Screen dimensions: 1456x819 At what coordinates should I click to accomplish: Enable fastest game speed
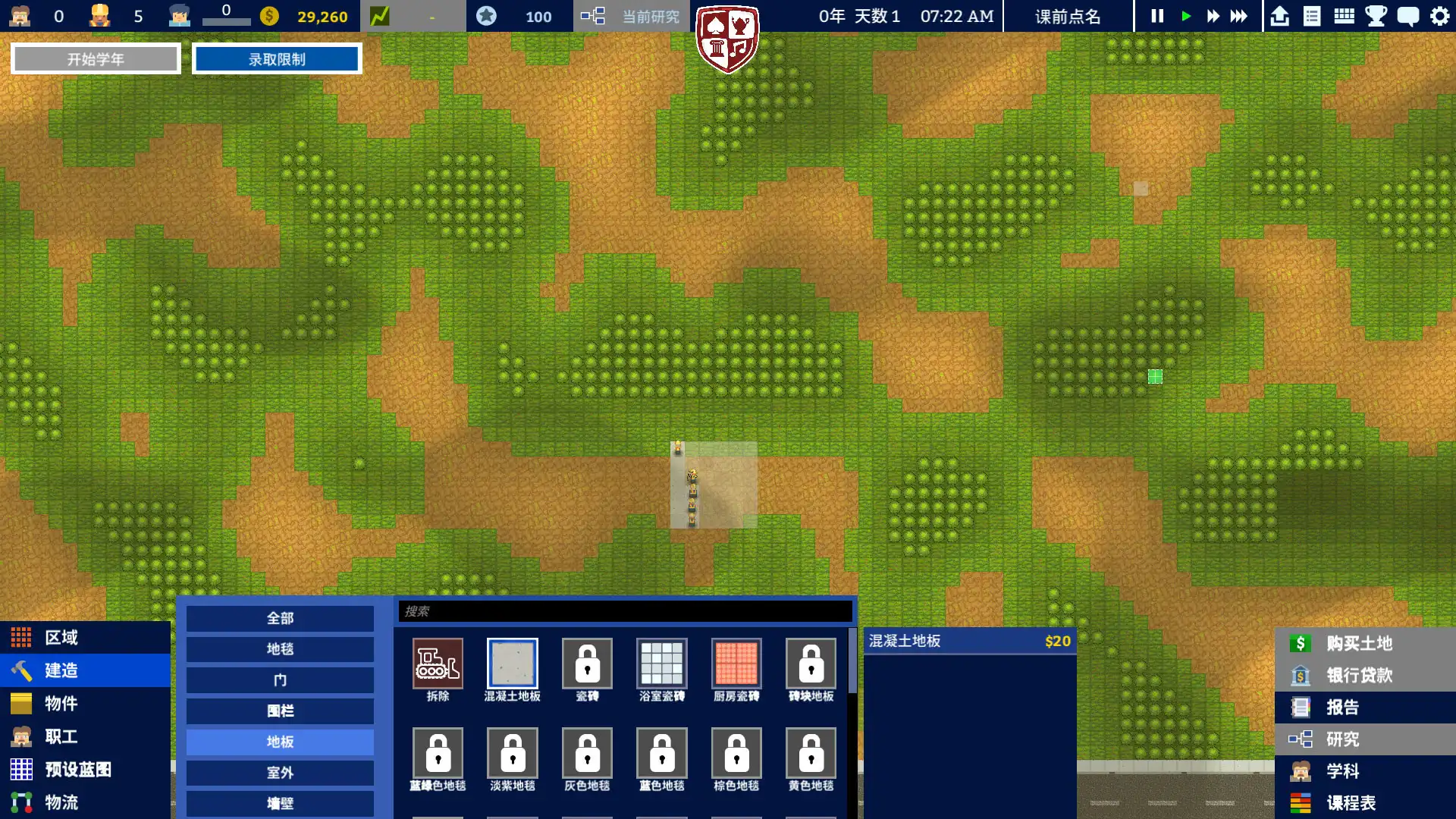pos(1241,16)
